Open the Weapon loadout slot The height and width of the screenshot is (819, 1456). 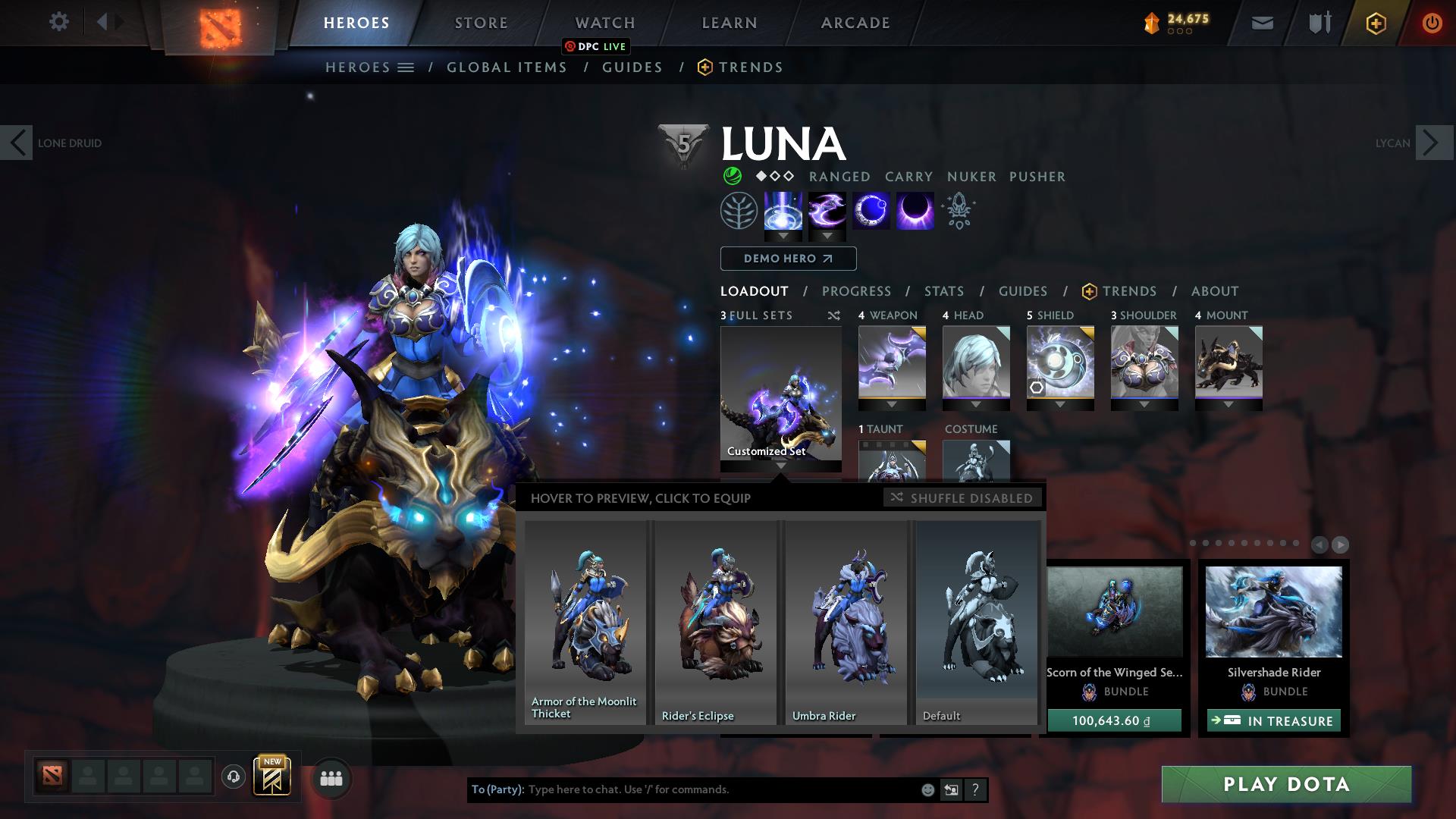click(892, 362)
